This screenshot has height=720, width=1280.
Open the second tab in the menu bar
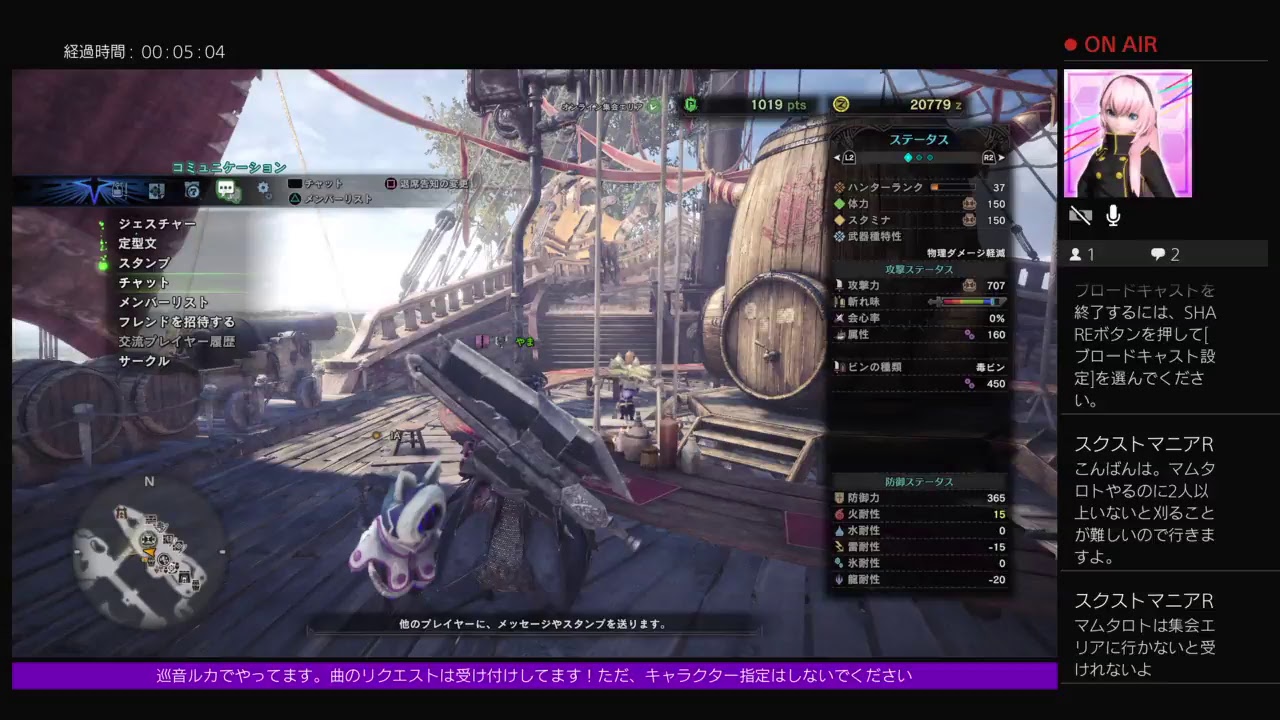[156, 189]
